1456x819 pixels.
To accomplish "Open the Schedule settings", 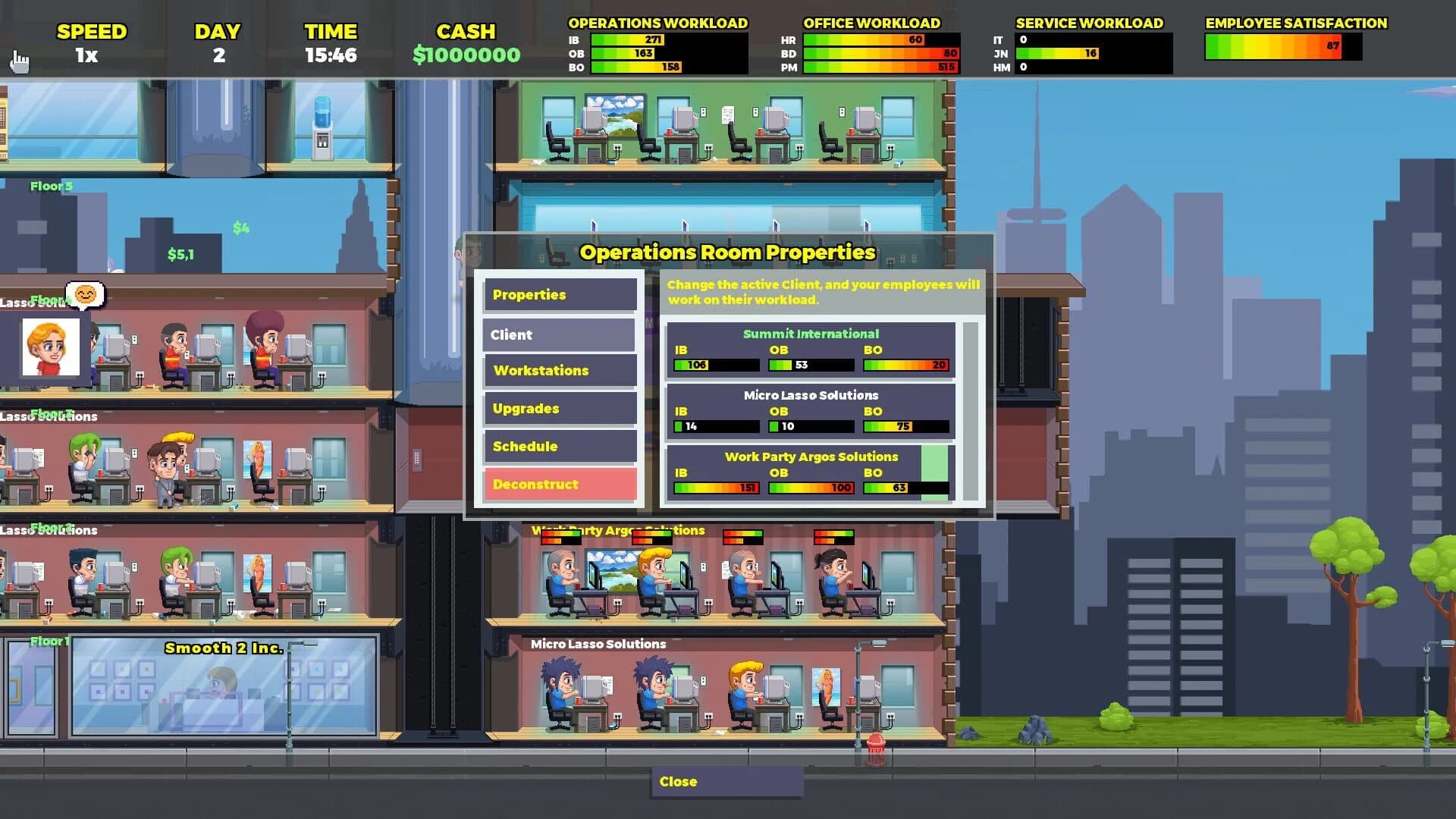I will coord(559,446).
